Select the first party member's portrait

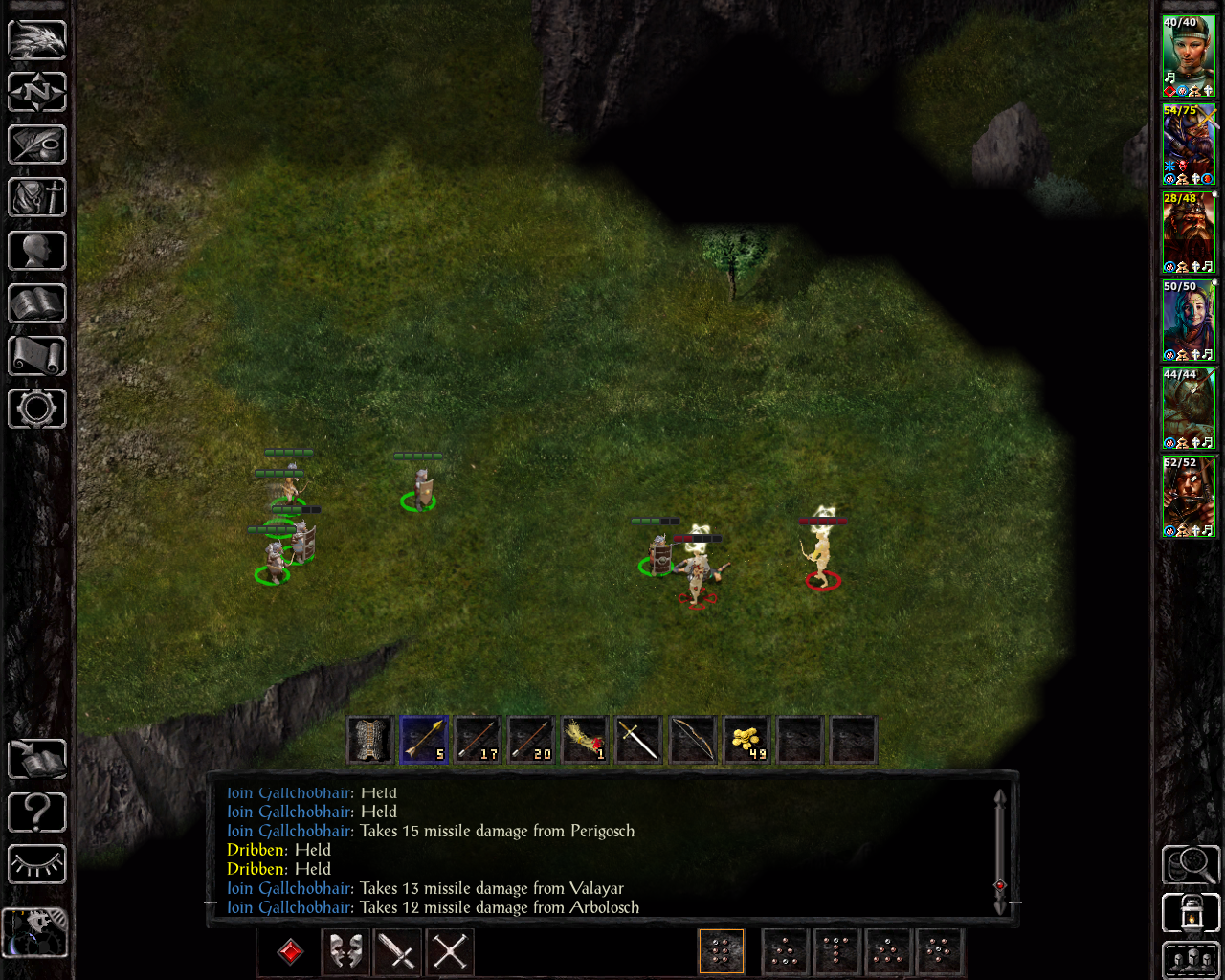1189,56
